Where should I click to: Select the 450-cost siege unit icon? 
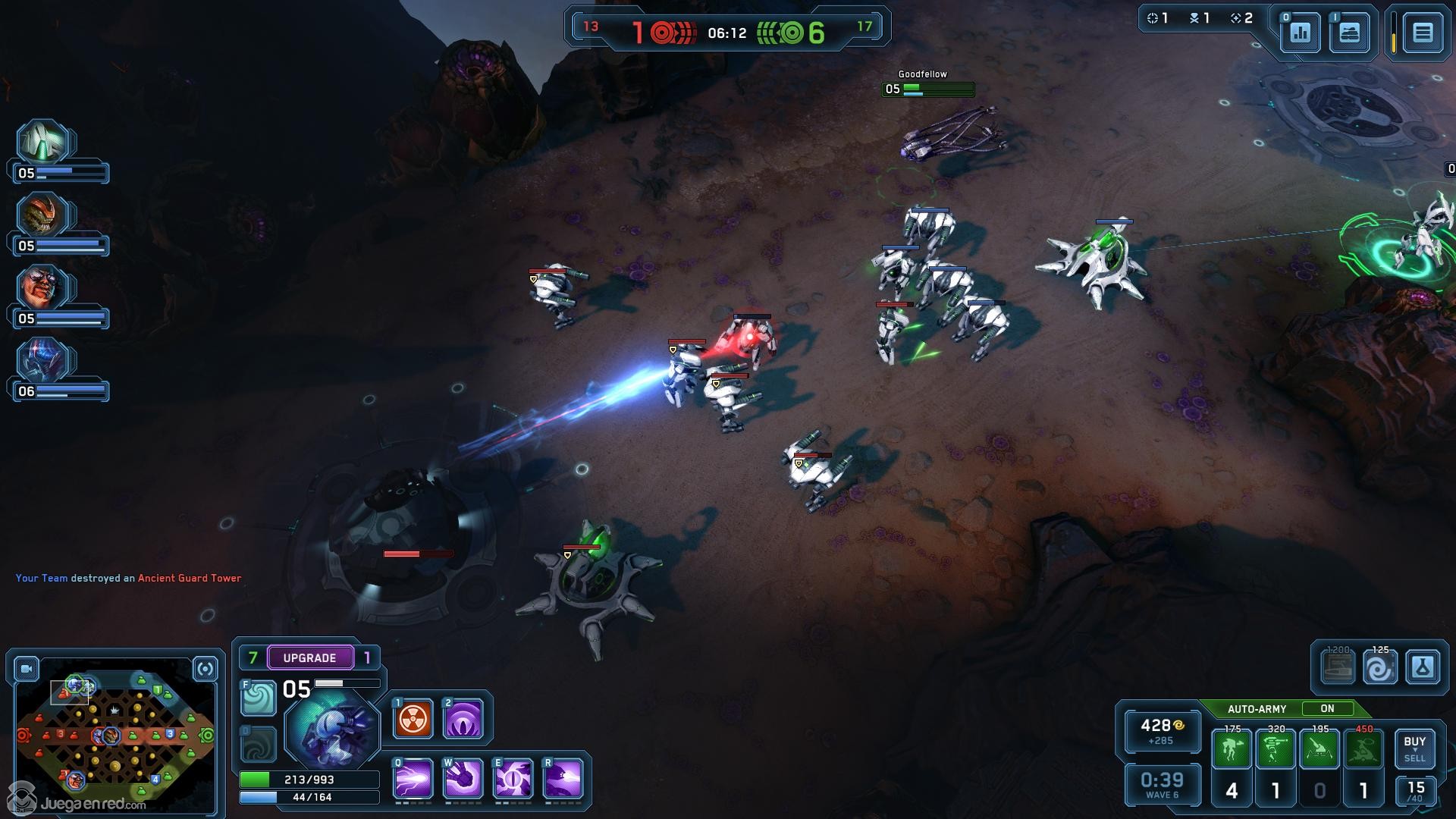1363,748
